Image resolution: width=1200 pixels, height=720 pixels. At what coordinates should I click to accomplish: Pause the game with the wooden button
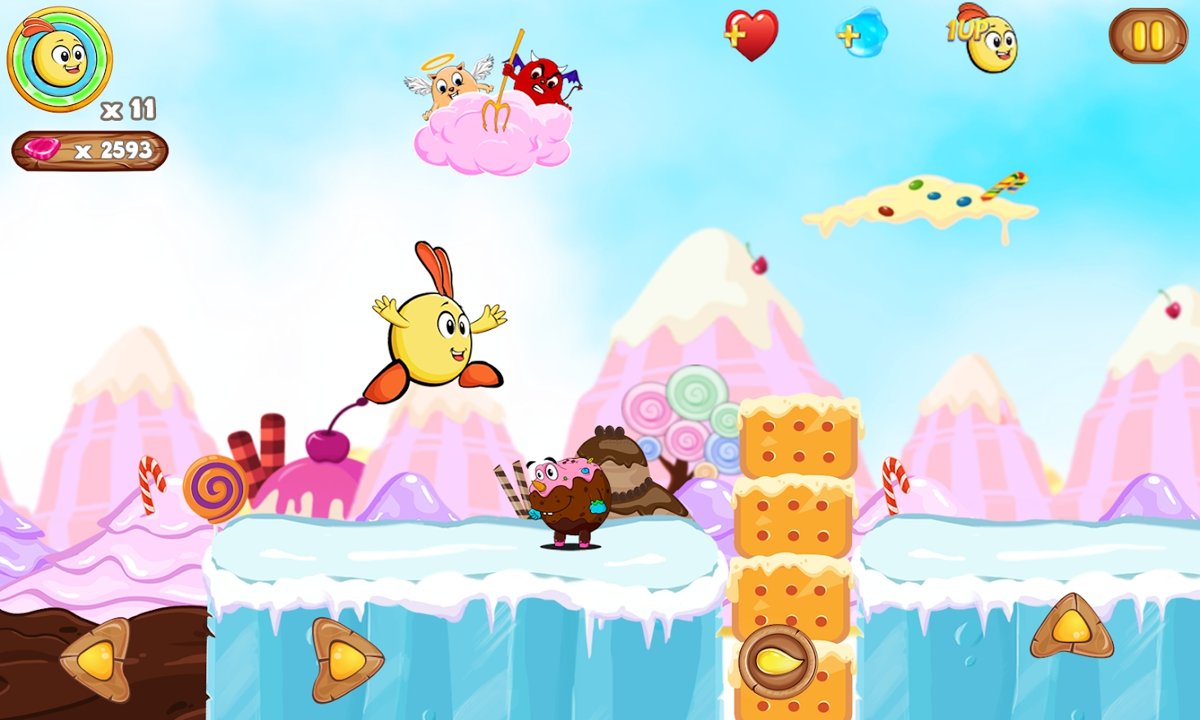click(x=1147, y=36)
